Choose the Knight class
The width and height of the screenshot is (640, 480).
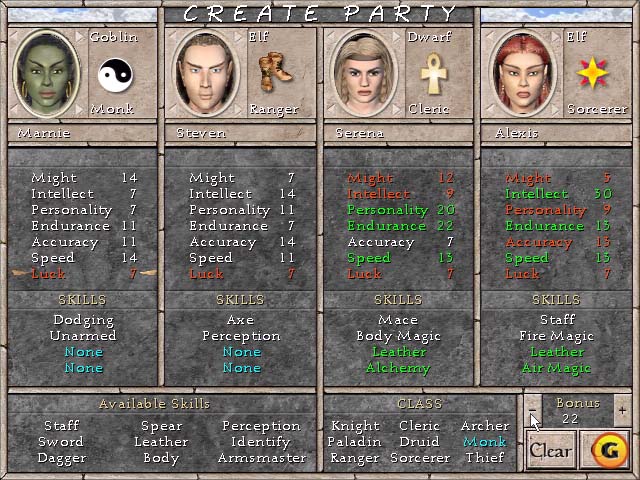355,426
